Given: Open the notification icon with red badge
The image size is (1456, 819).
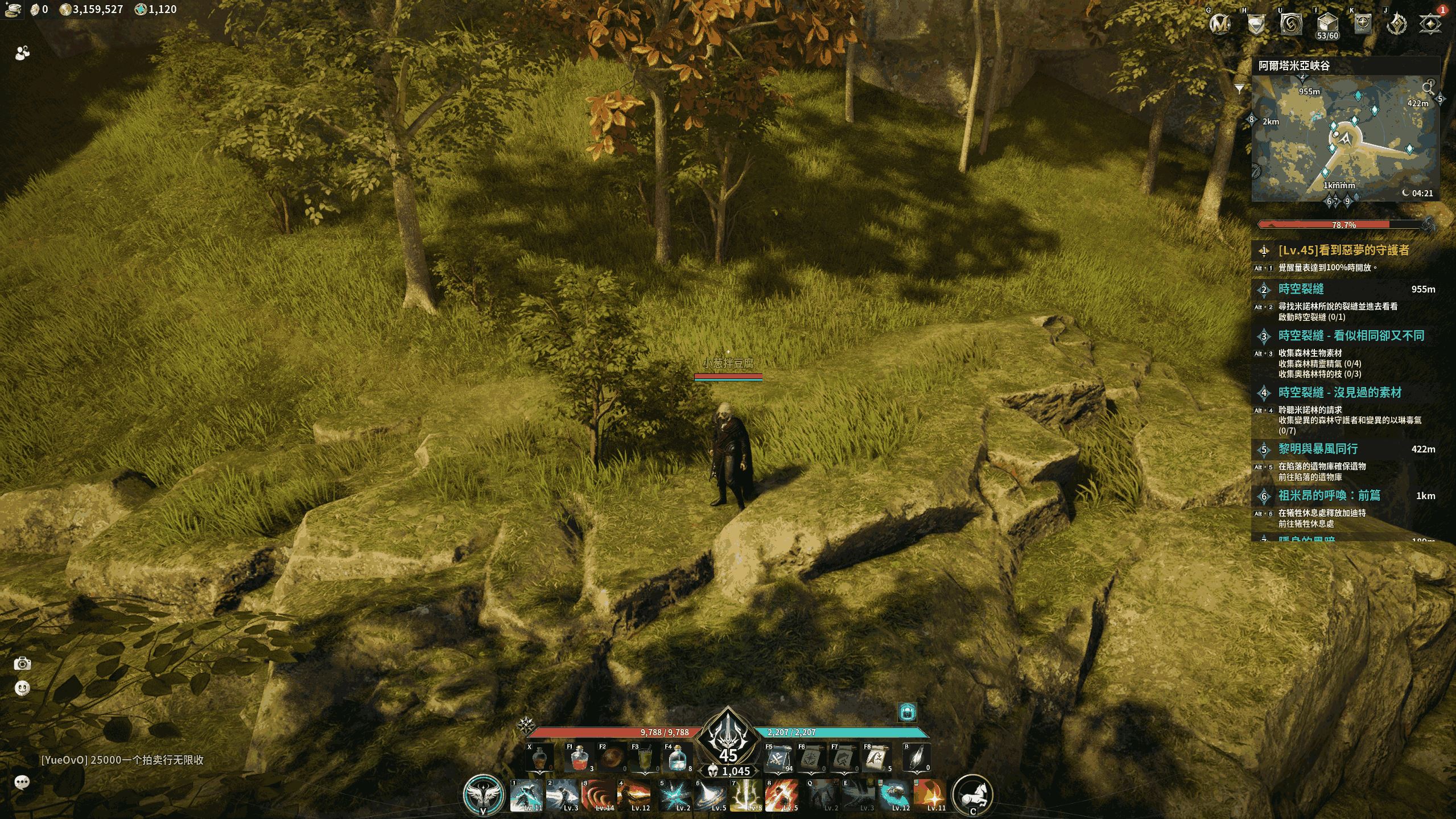Looking at the screenshot, I should (1430, 24).
